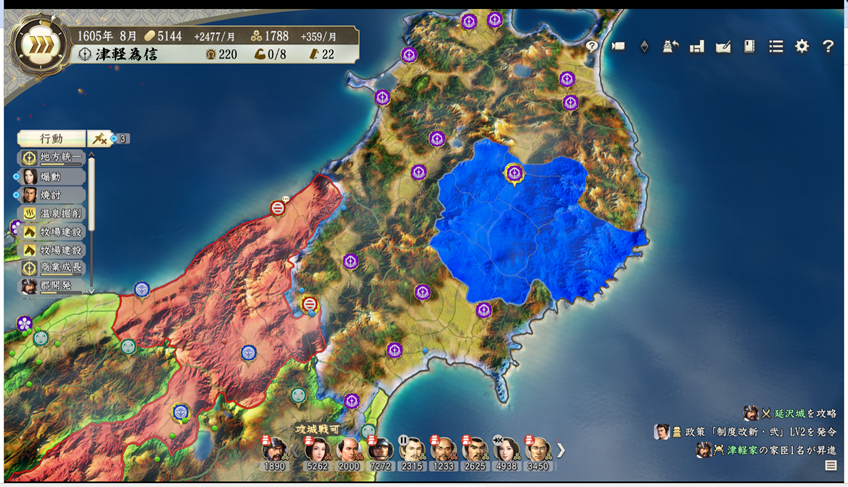Switch to the 行動 actions tab
The image size is (848, 487).
pos(51,139)
